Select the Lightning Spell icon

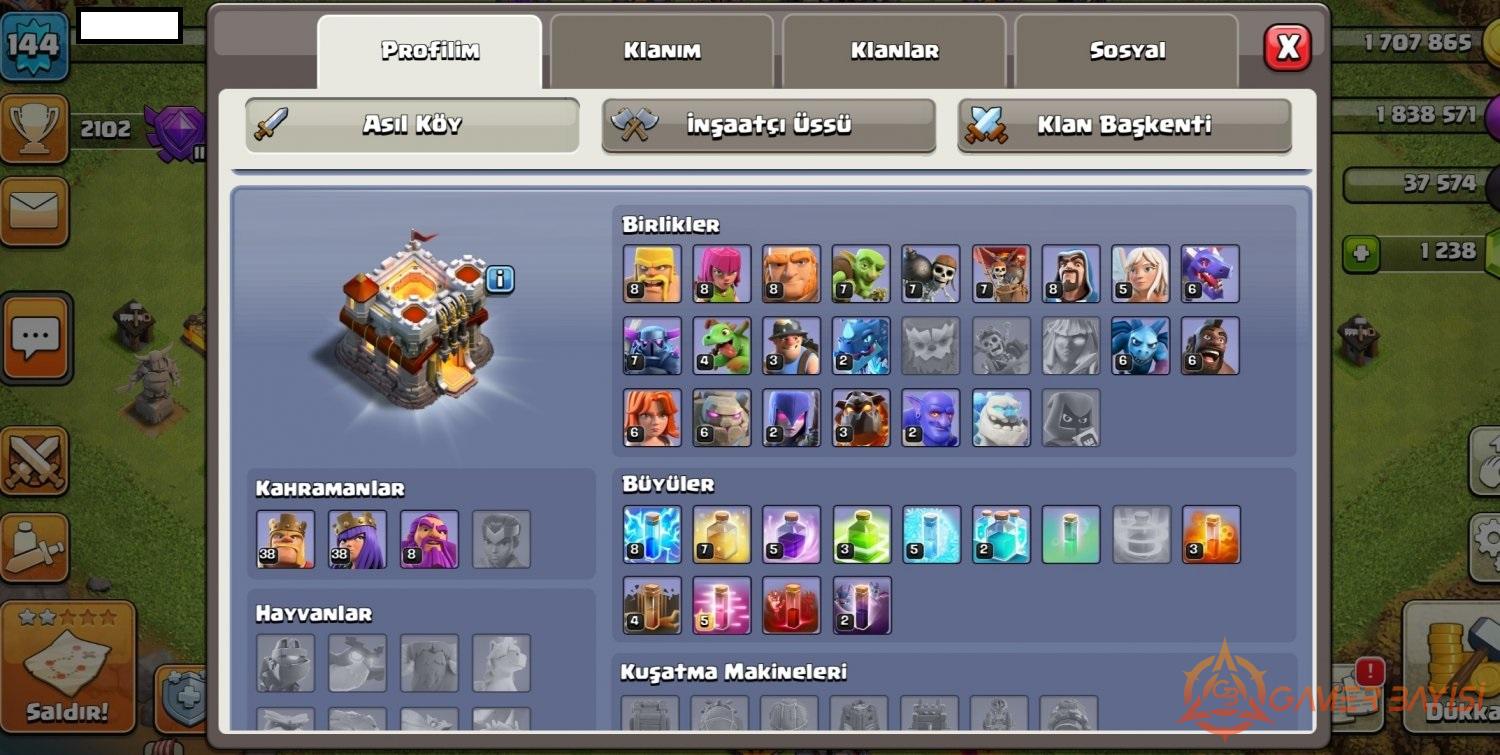click(x=652, y=534)
